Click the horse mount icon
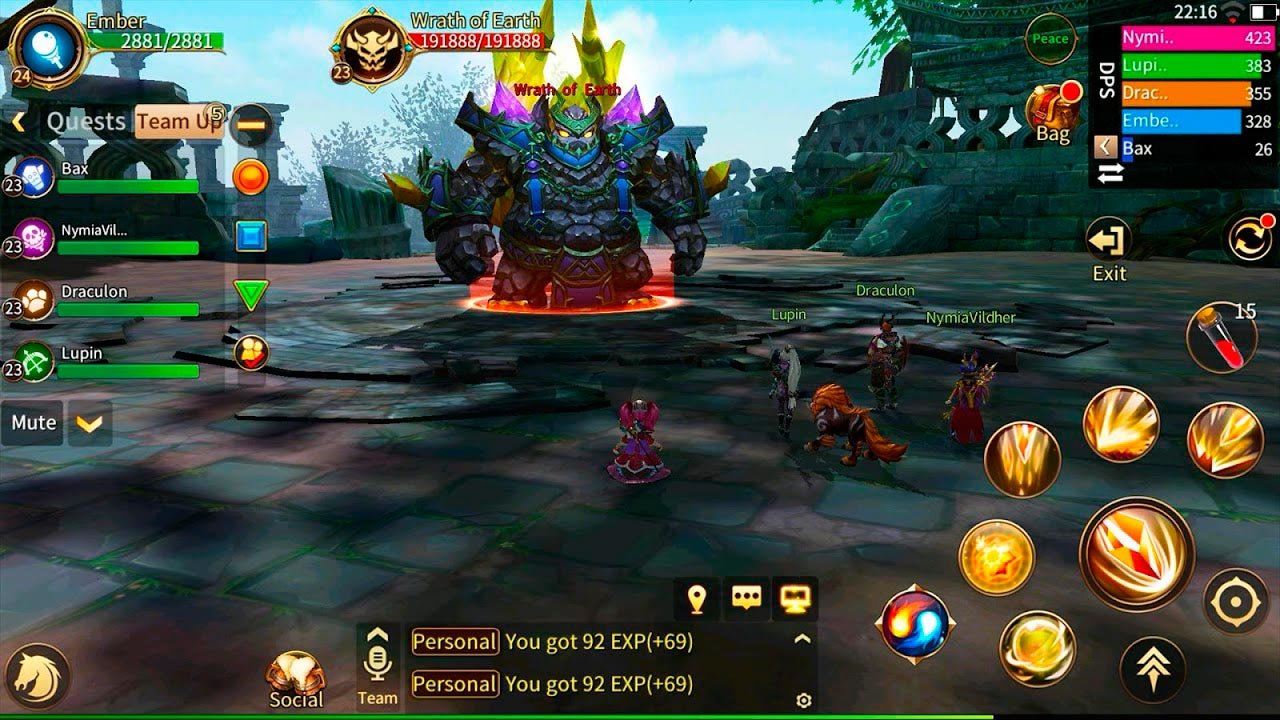 (40, 676)
